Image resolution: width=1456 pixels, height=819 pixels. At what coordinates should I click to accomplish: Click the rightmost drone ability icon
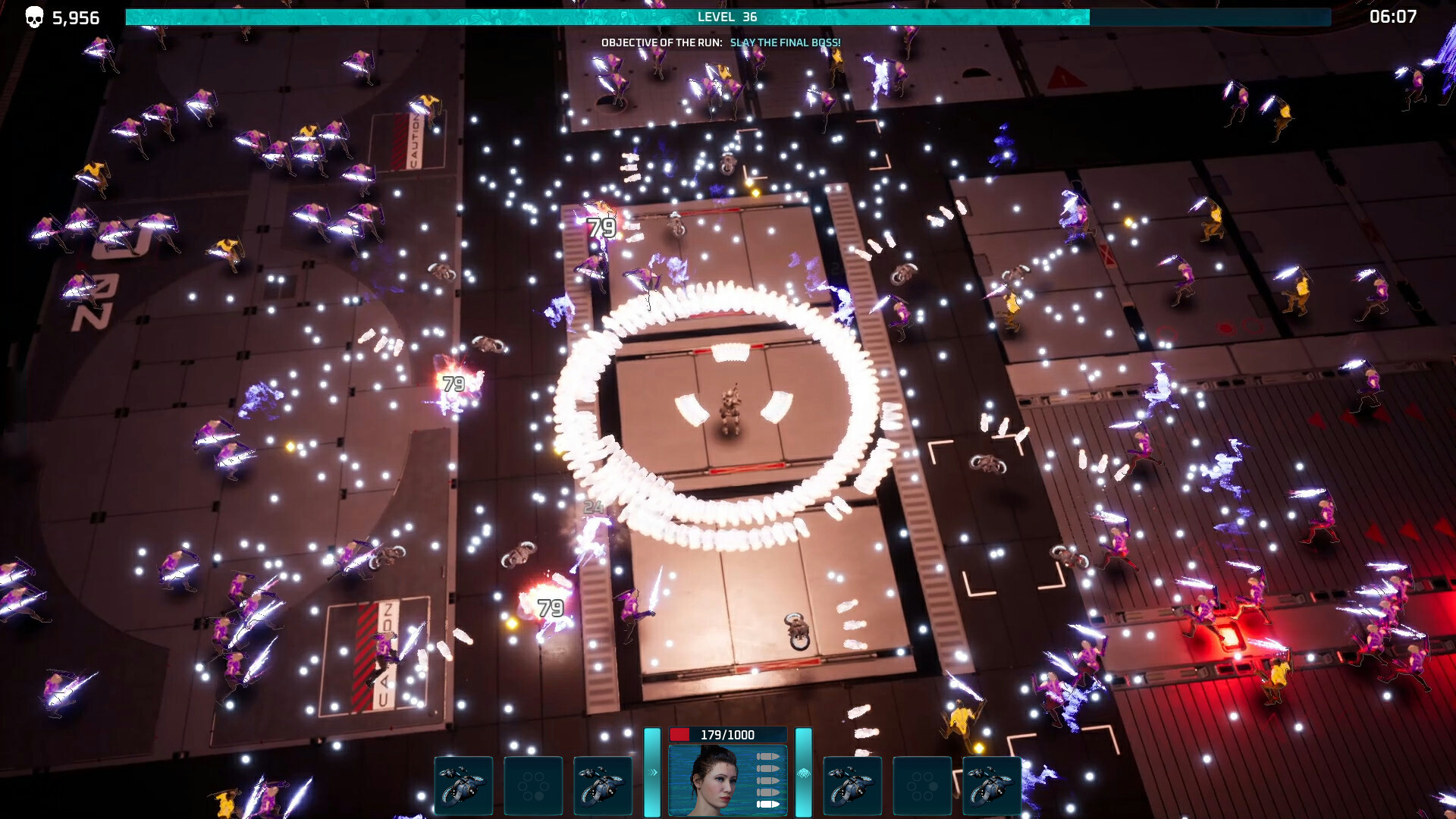point(992,786)
